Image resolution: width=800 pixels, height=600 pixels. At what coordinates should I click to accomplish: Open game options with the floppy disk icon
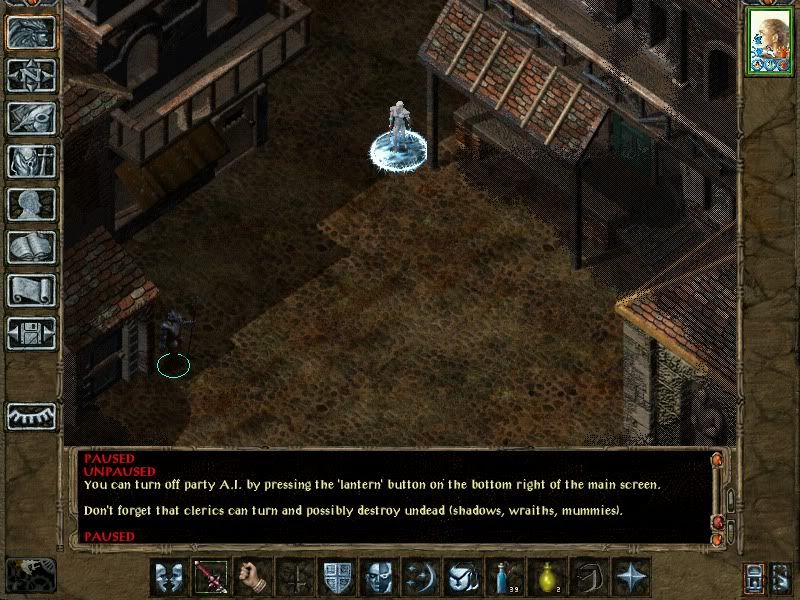(x=31, y=333)
